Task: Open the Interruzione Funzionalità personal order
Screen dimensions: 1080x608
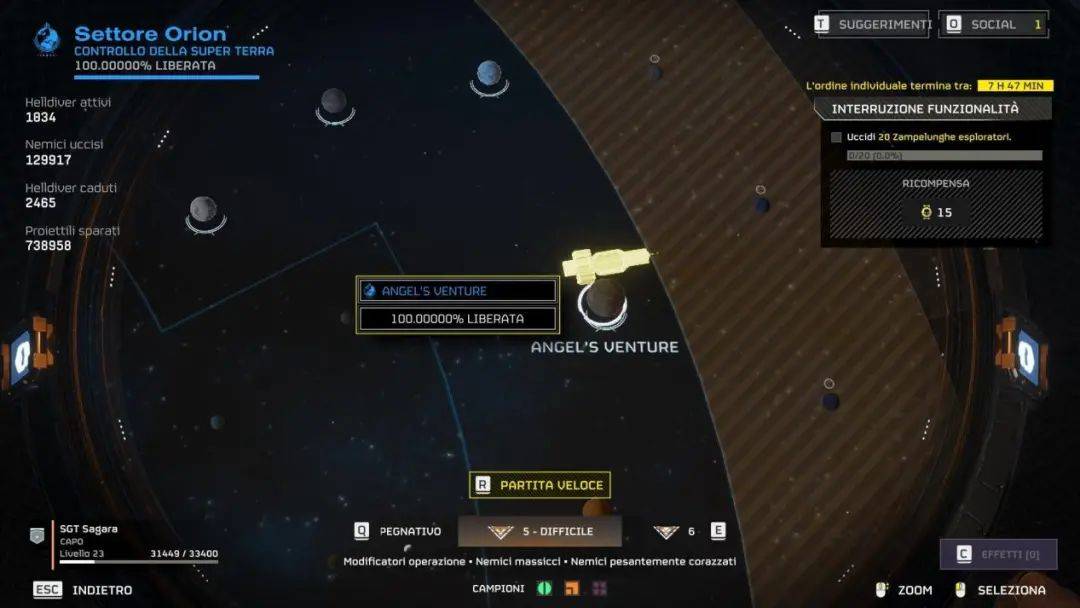Action: point(925,109)
